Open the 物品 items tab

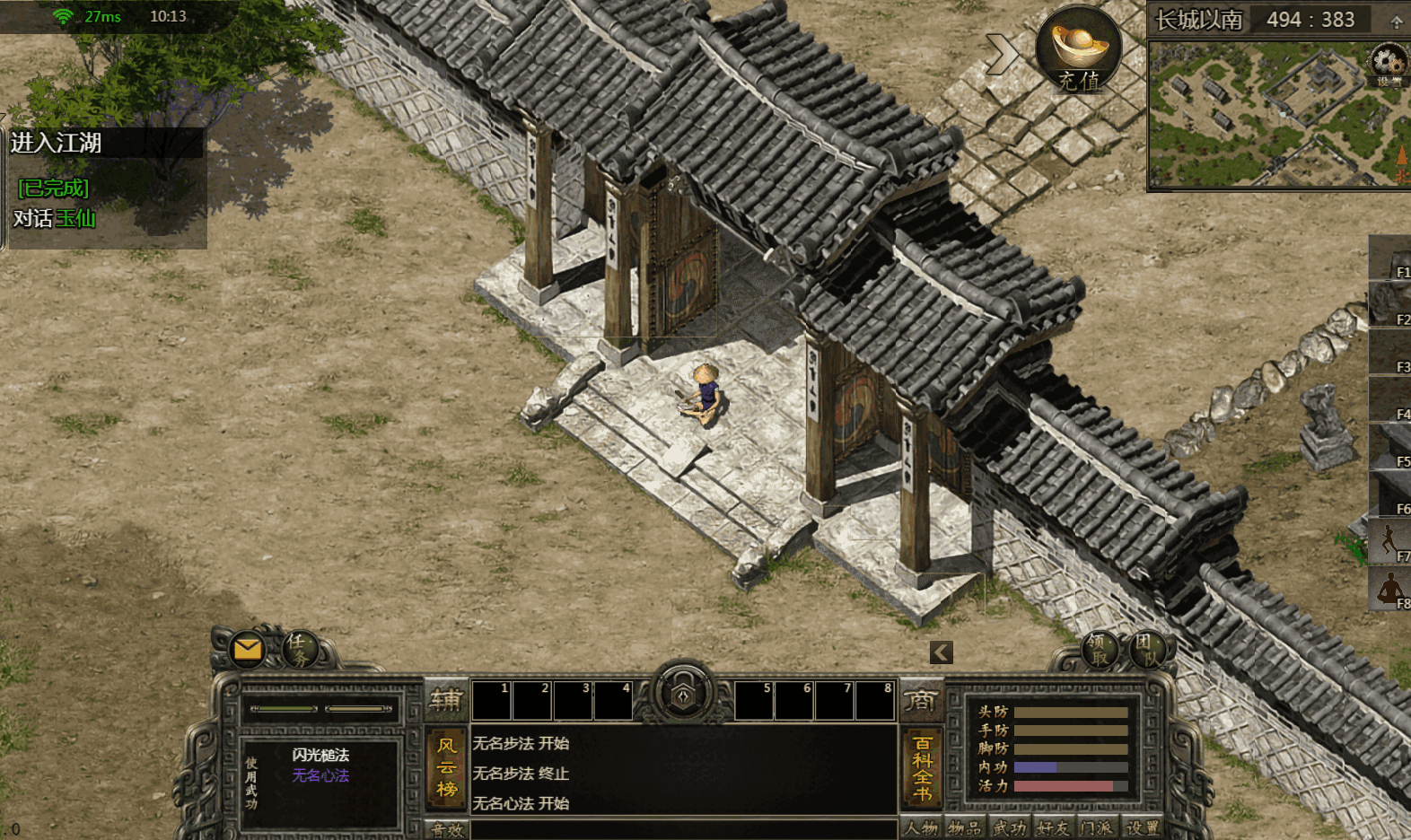tap(965, 828)
